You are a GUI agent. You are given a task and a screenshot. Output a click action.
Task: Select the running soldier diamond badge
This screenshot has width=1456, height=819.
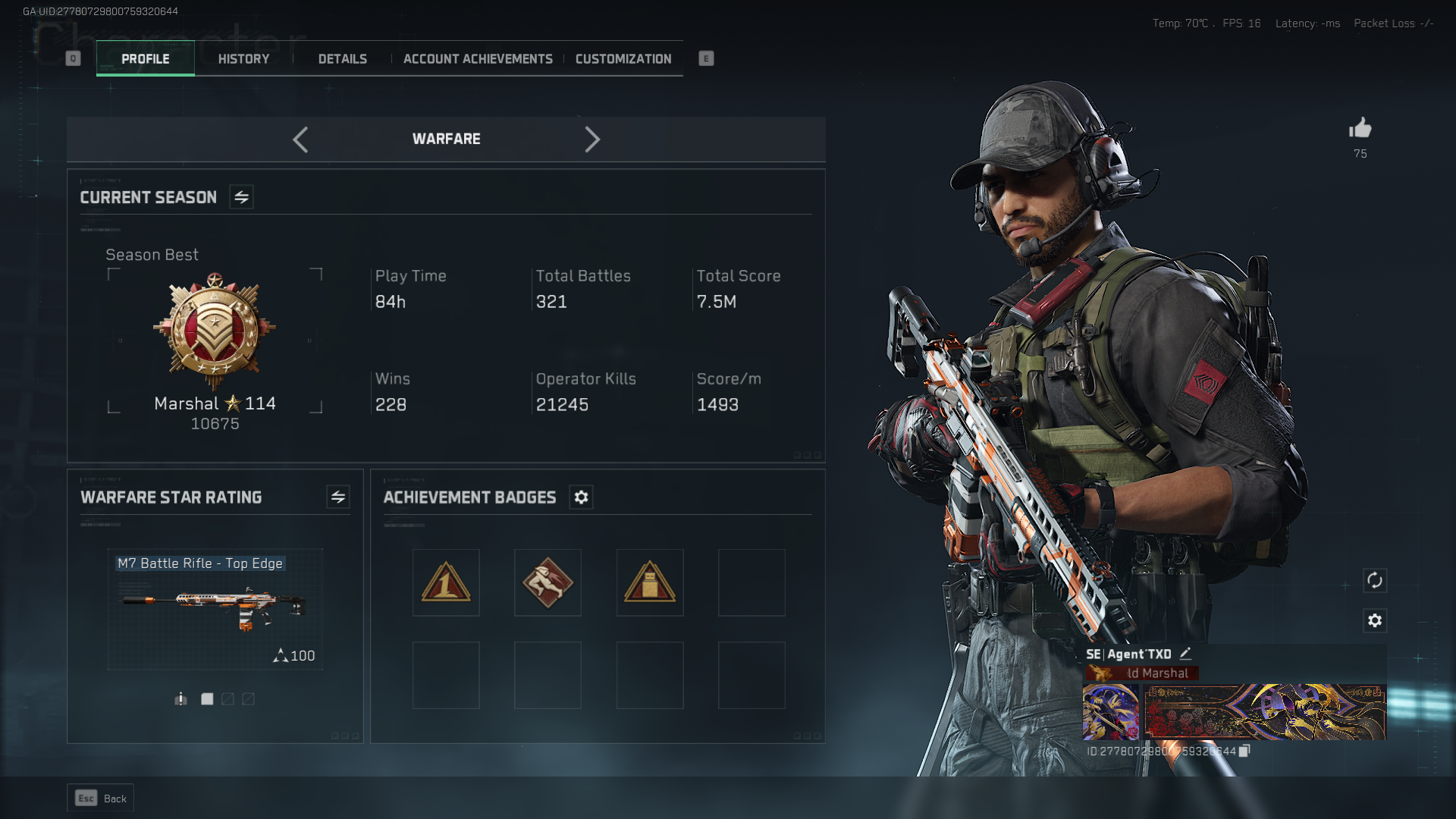pos(548,582)
